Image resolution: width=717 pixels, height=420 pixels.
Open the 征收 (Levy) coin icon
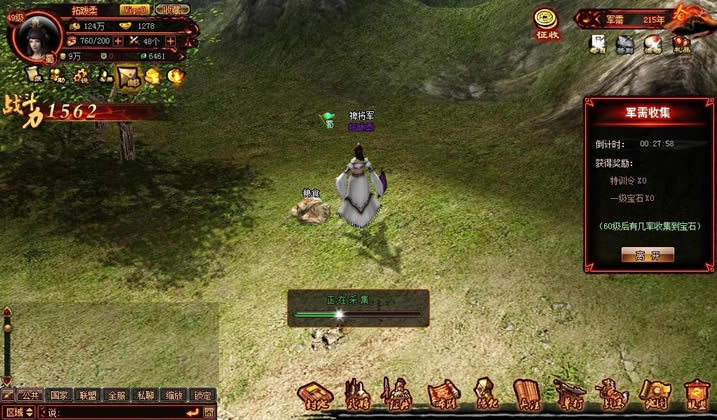(x=546, y=21)
